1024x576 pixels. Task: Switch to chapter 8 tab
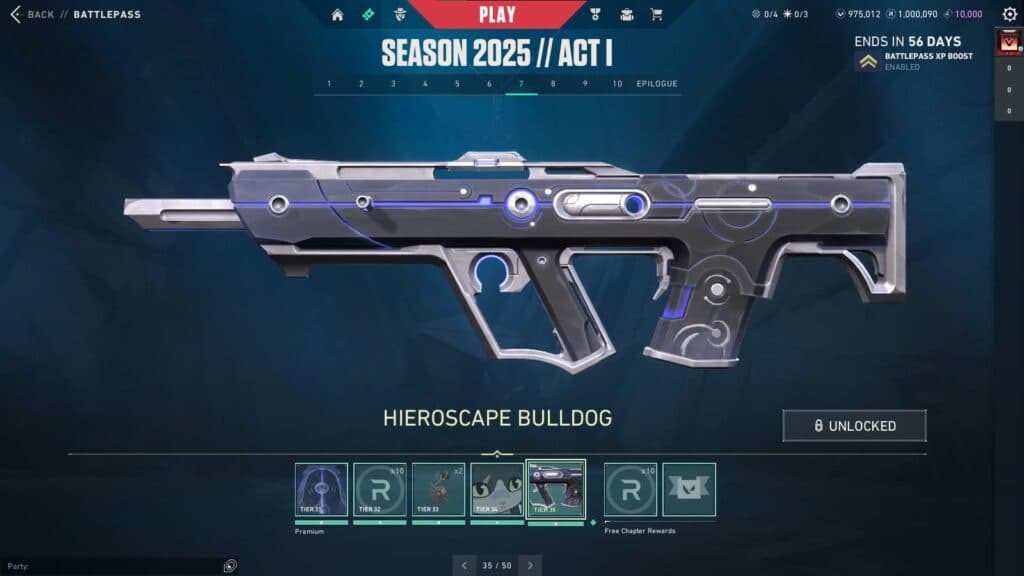553,84
